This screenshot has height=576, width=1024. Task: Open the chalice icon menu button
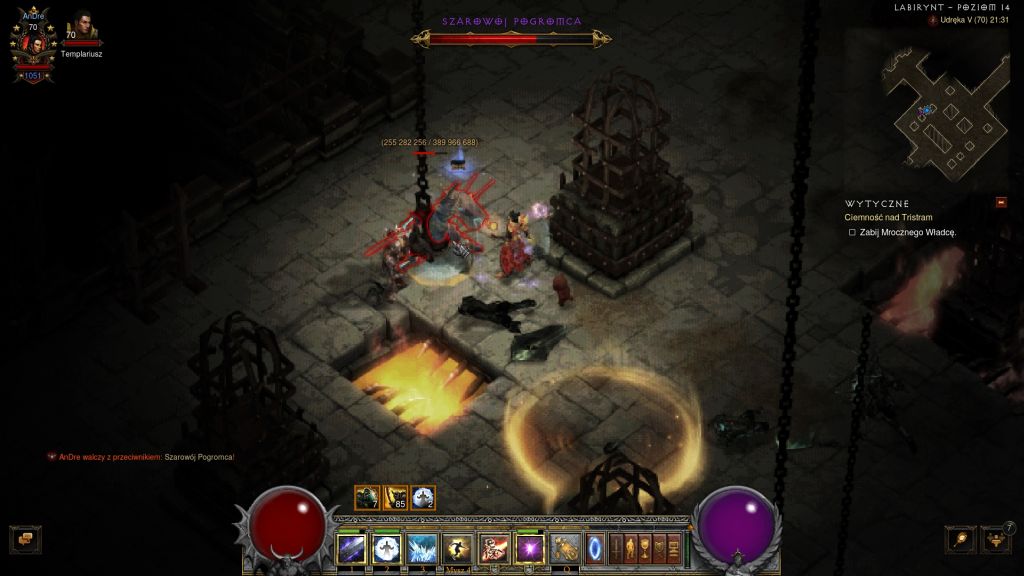pos(646,549)
